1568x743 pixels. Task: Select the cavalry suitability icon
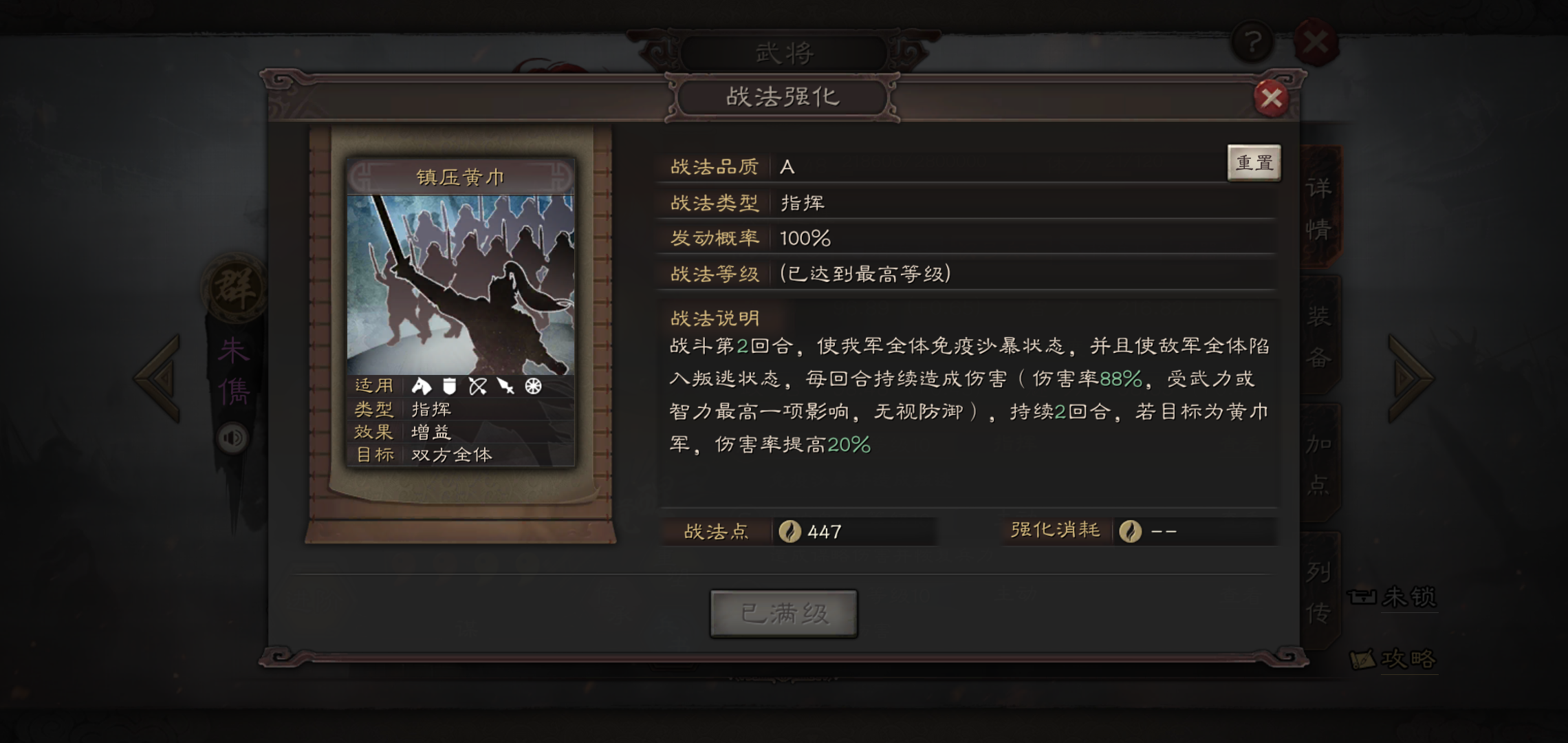421,385
